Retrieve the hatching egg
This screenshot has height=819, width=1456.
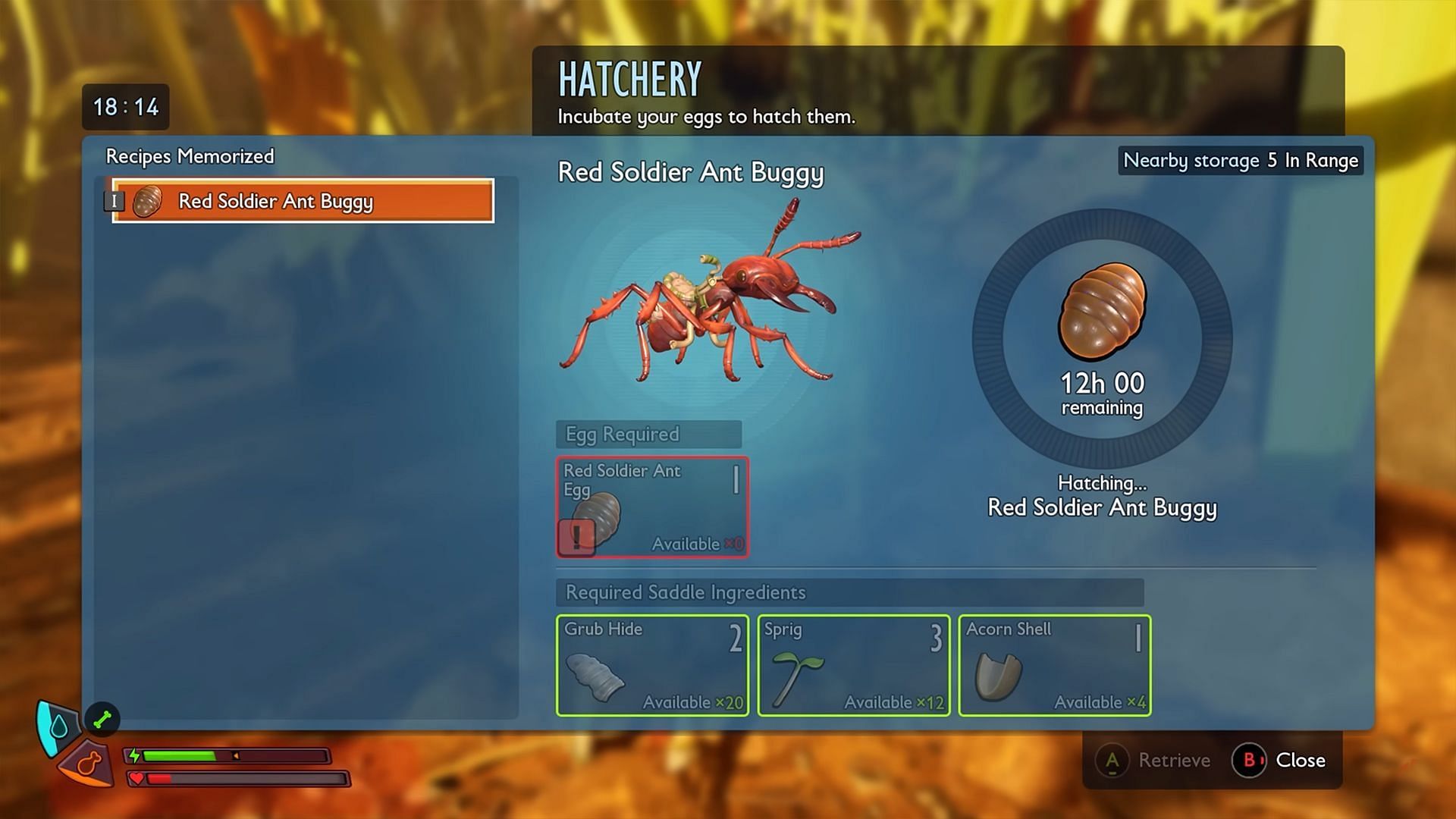coord(1154,760)
